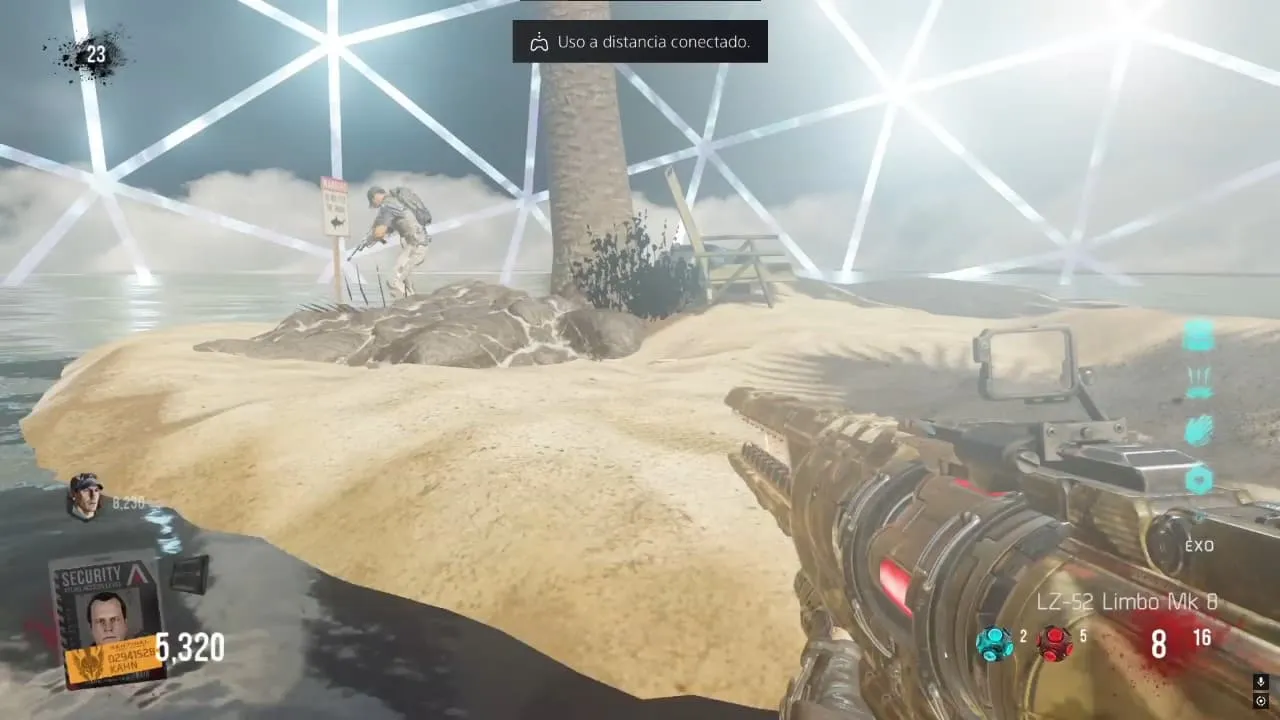Open the "Uso a distancia conectado" notification

pyautogui.click(x=640, y=42)
